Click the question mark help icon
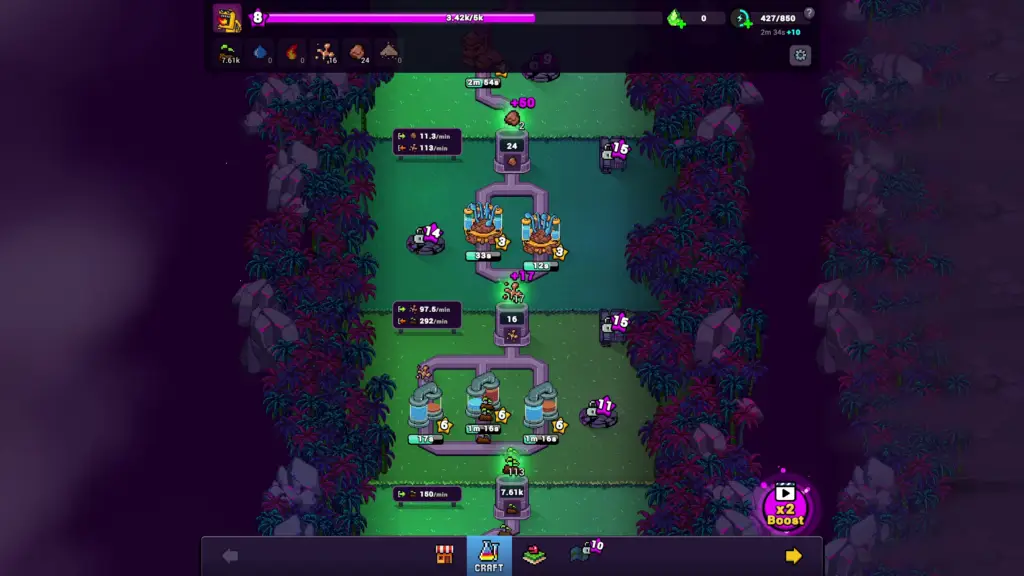Viewport: 1024px width, 576px height. coord(809,13)
